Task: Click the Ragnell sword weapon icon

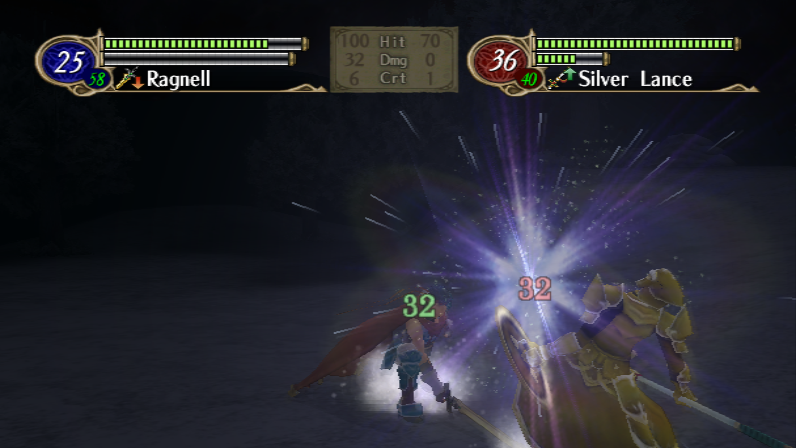Action: (x=126, y=78)
